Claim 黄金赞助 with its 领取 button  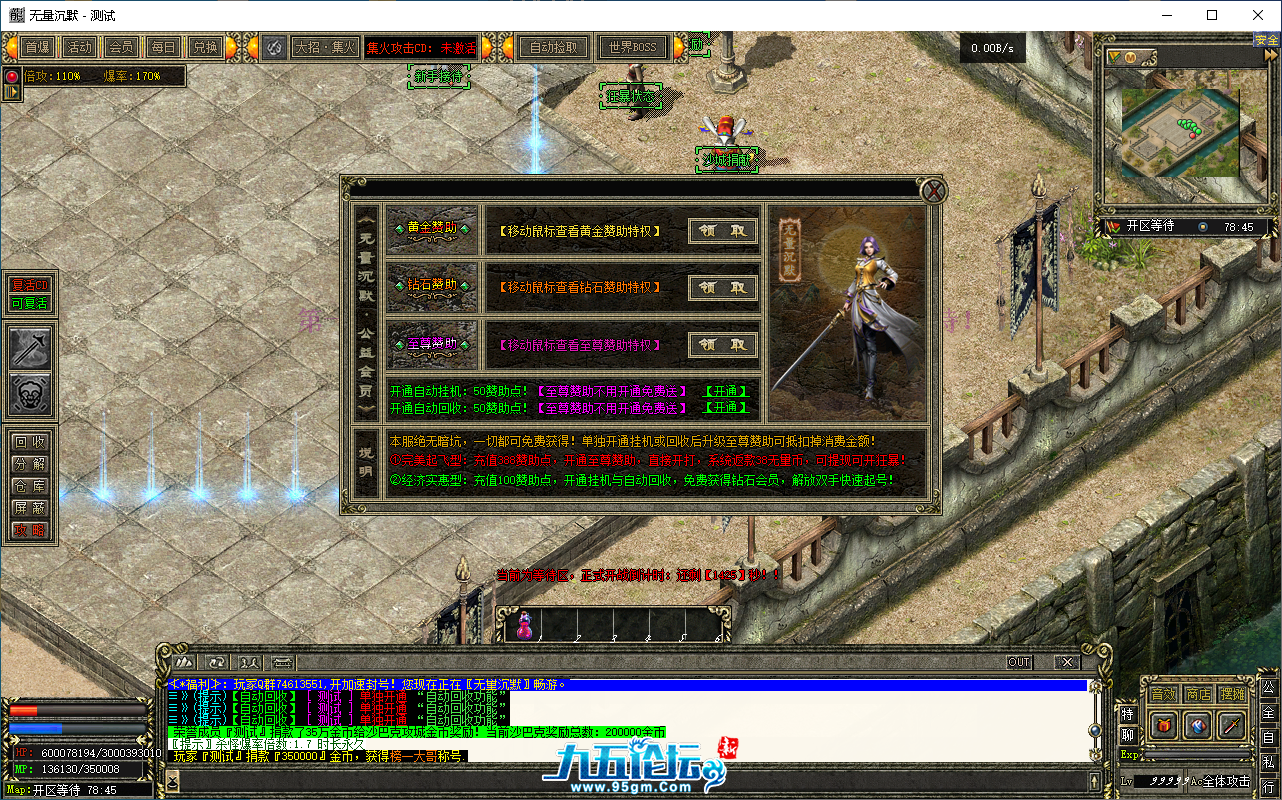tap(722, 229)
